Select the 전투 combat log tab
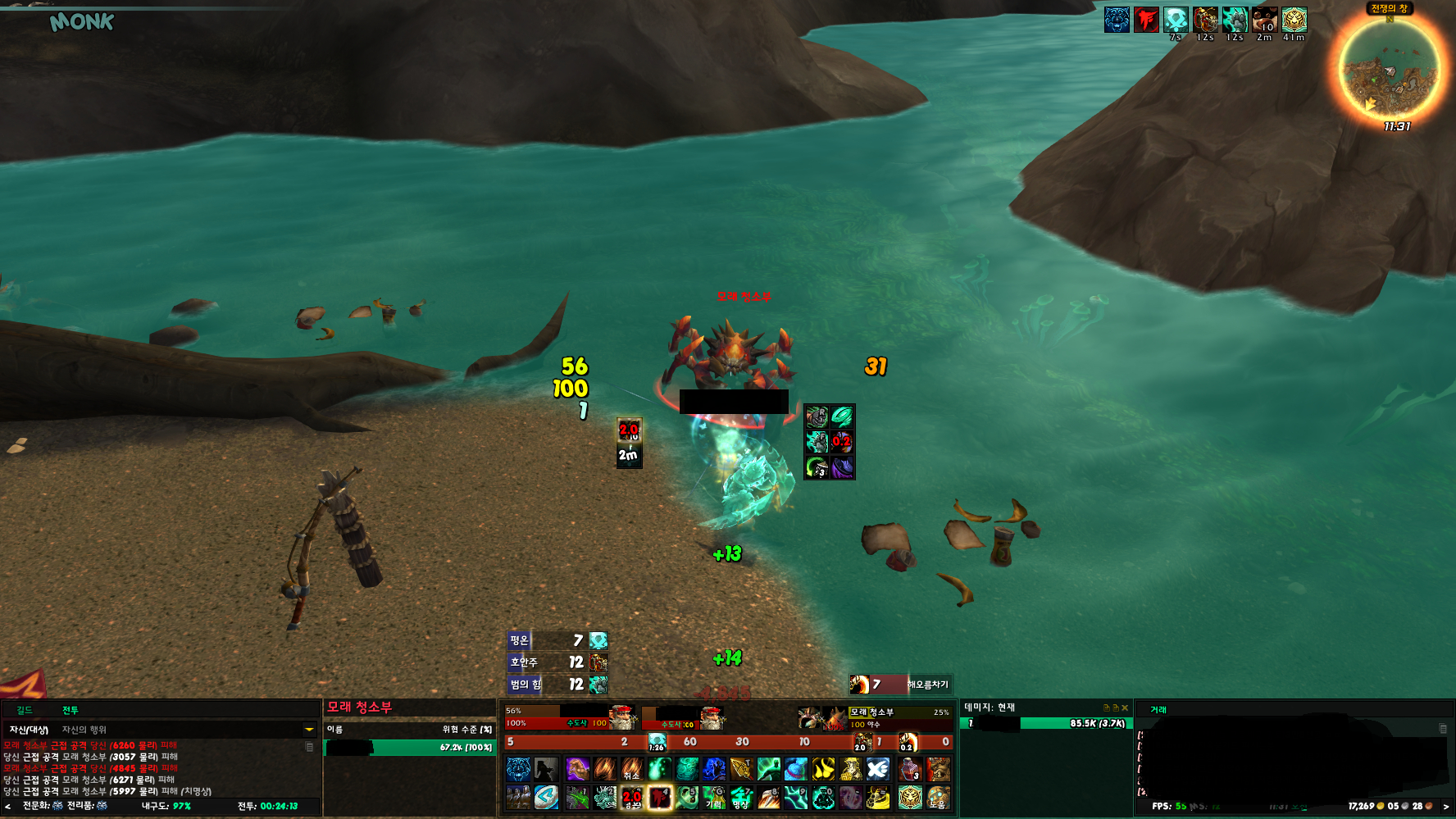1456x819 pixels. [71, 710]
